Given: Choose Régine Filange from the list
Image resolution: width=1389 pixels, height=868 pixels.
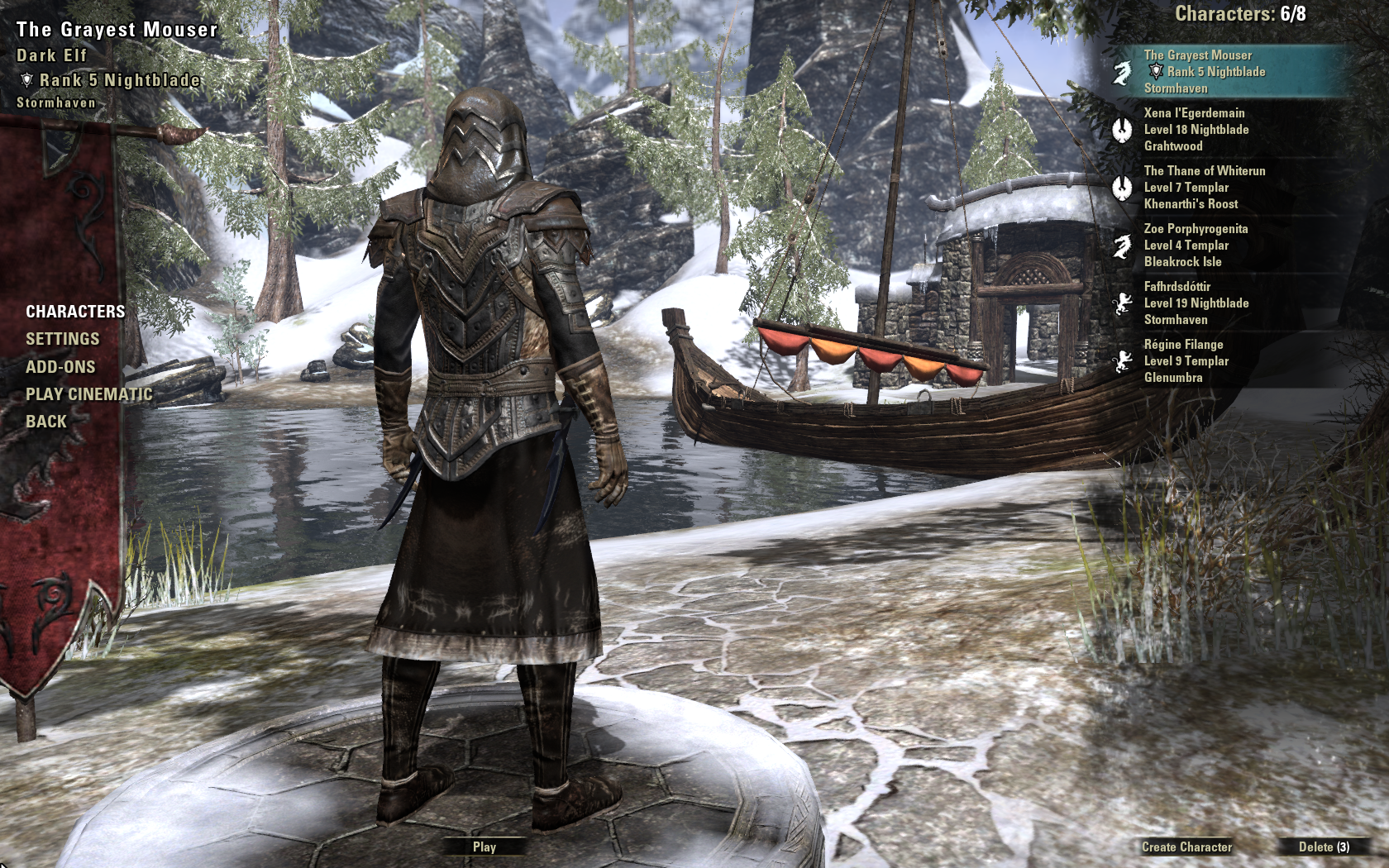Looking at the screenshot, I should point(1224,361).
